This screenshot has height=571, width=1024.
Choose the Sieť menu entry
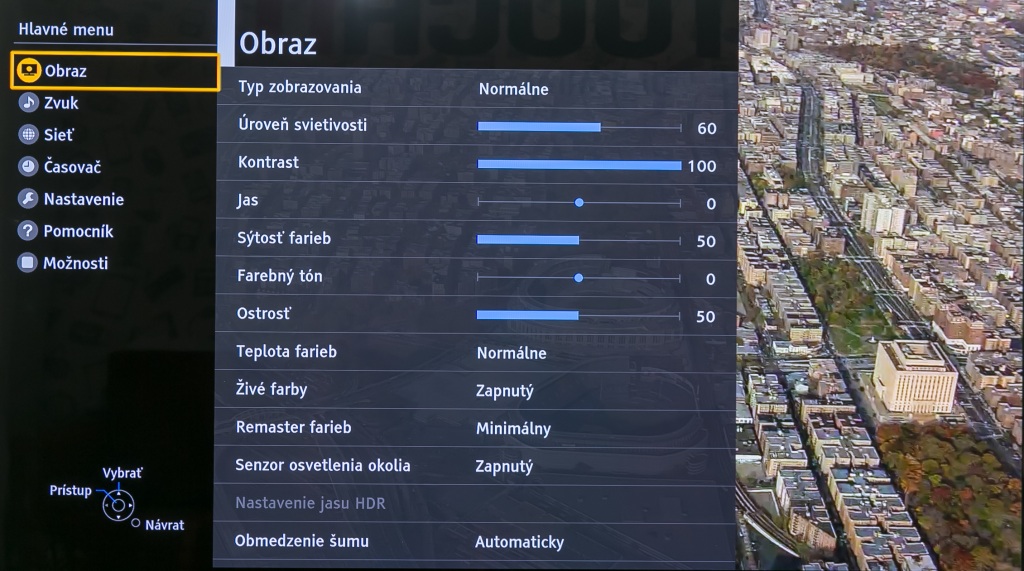click(58, 135)
